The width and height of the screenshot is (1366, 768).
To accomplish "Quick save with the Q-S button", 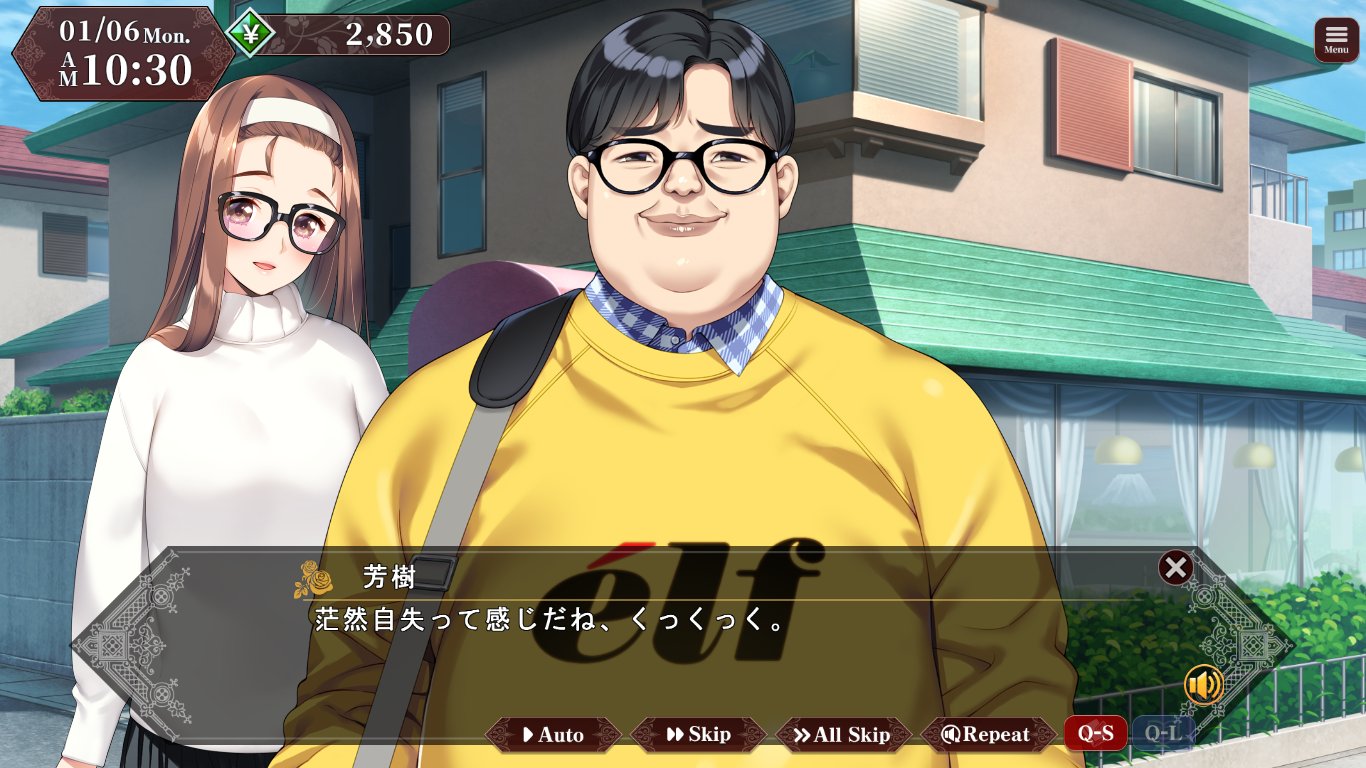I will pos(1095,734).
